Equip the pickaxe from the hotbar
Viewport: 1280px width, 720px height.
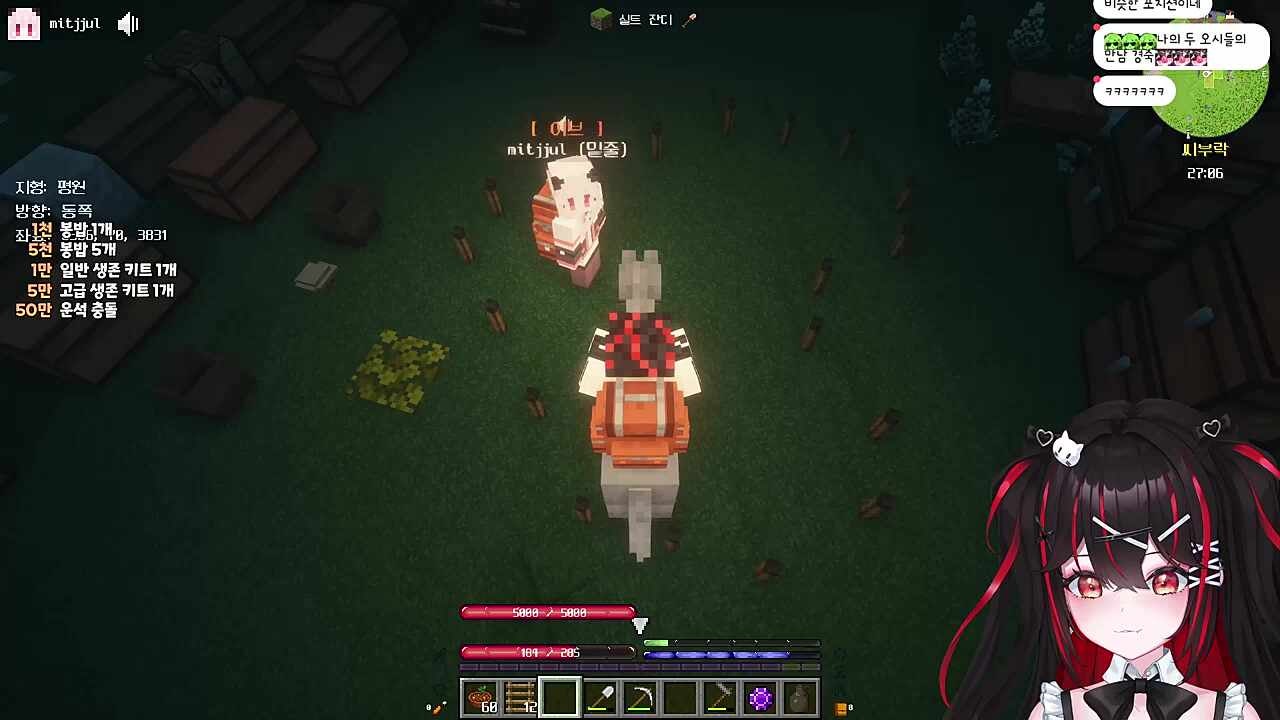(x=640, y=698)
